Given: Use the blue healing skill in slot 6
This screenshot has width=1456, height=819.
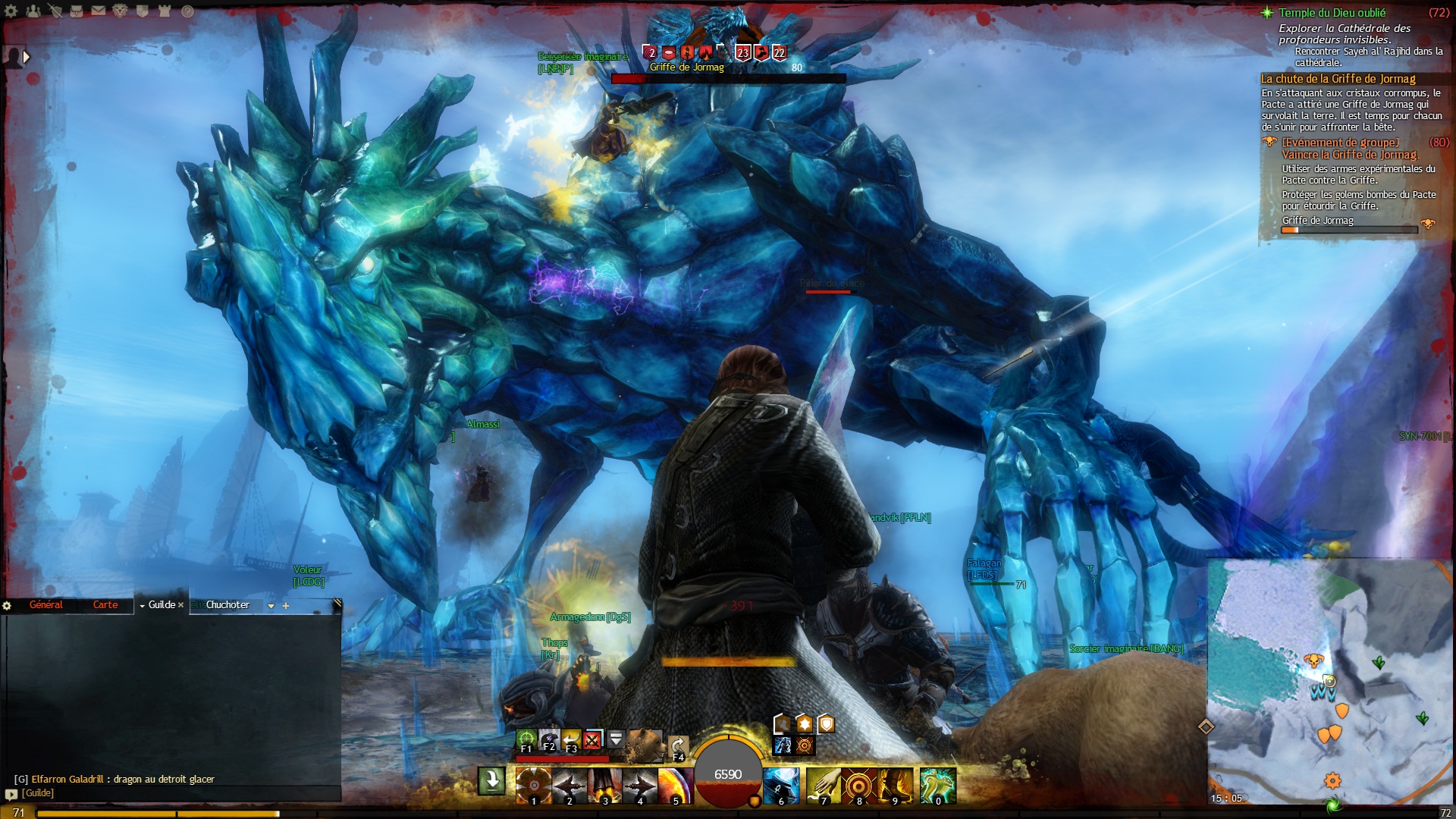Looking at the screenshot, I should (x=781, y=785).
